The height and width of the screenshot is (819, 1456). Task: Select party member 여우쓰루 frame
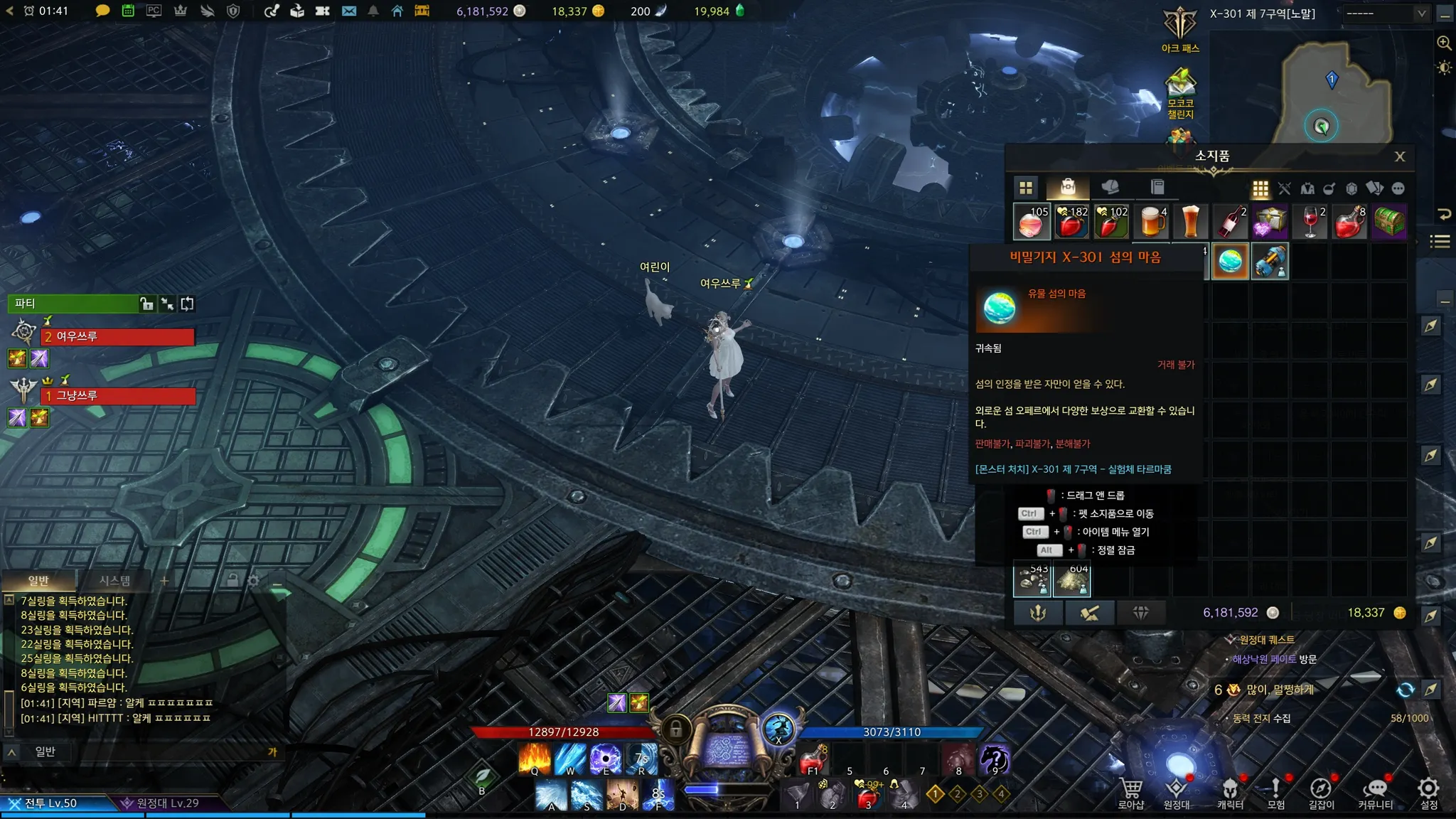point(117,336)
